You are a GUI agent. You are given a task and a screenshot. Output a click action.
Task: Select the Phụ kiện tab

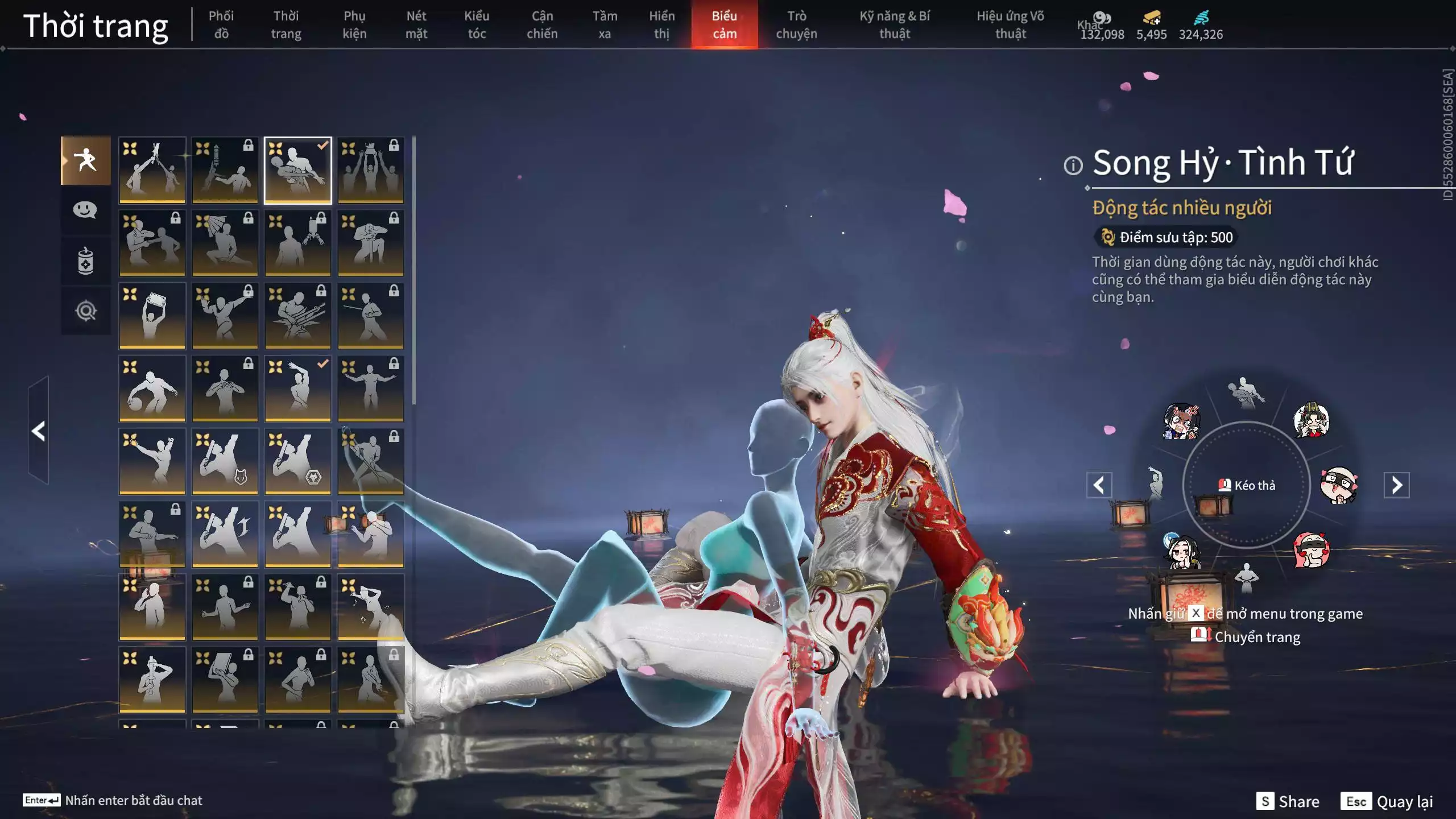click(x=354, y=24)
